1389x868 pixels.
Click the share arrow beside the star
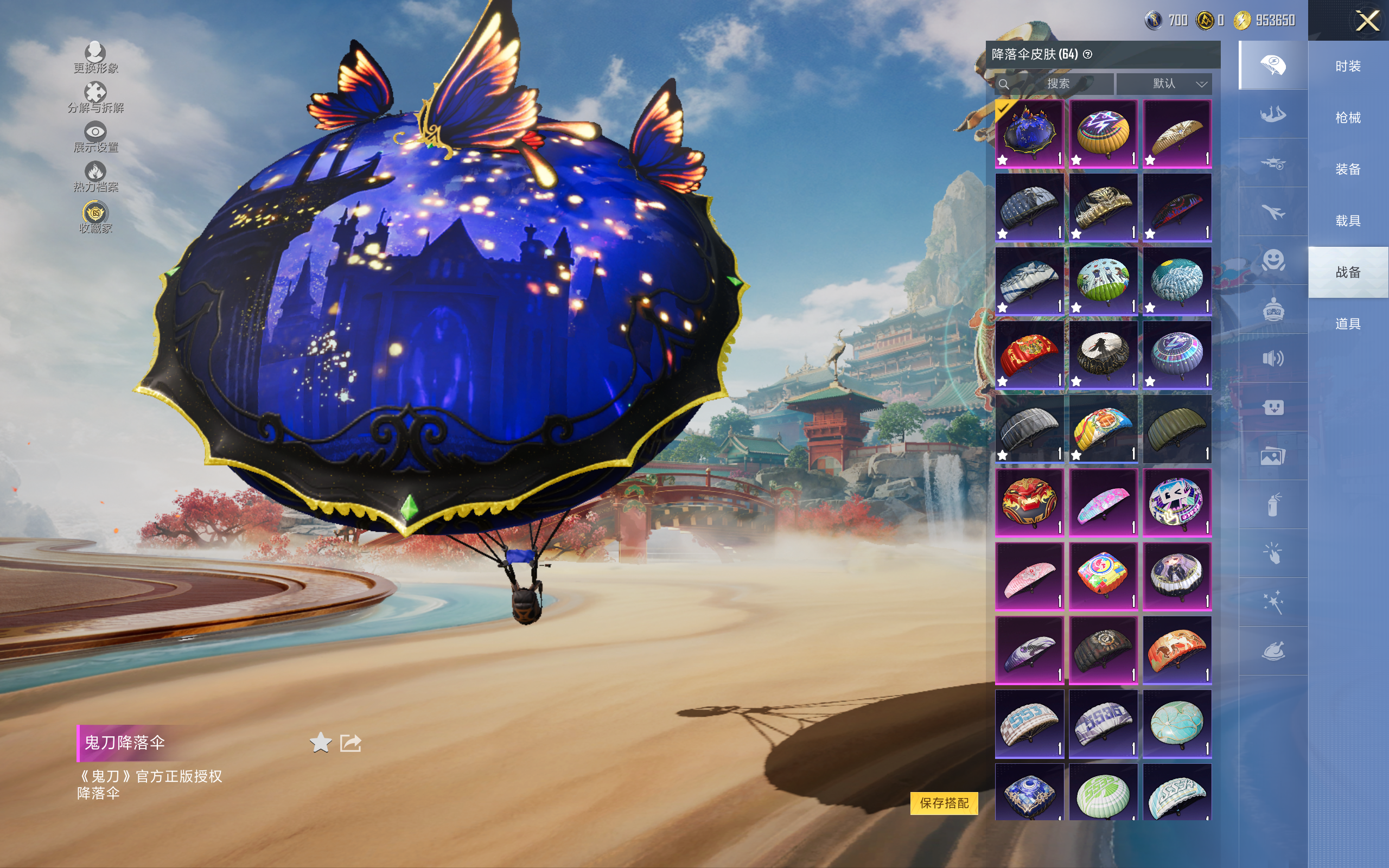[x=351, y=743]
